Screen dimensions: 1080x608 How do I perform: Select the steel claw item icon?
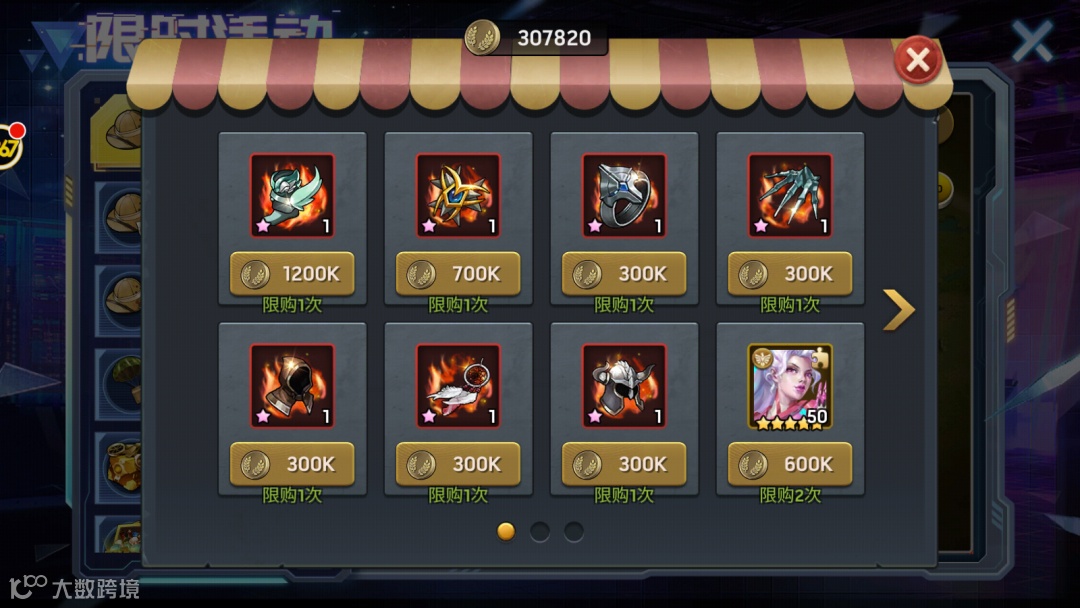(790, 195)
